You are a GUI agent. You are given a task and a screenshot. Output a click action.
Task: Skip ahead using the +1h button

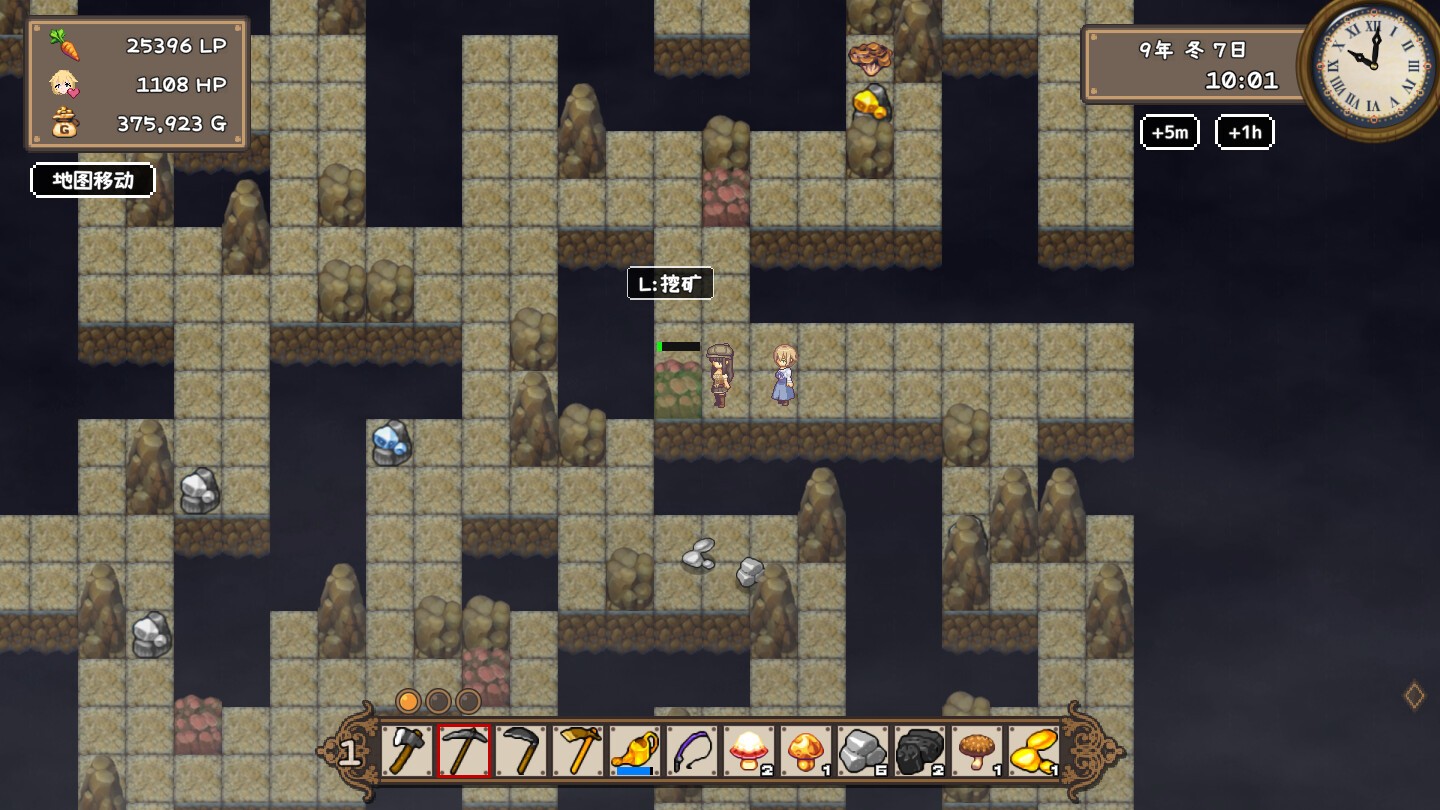(1244, 132)
